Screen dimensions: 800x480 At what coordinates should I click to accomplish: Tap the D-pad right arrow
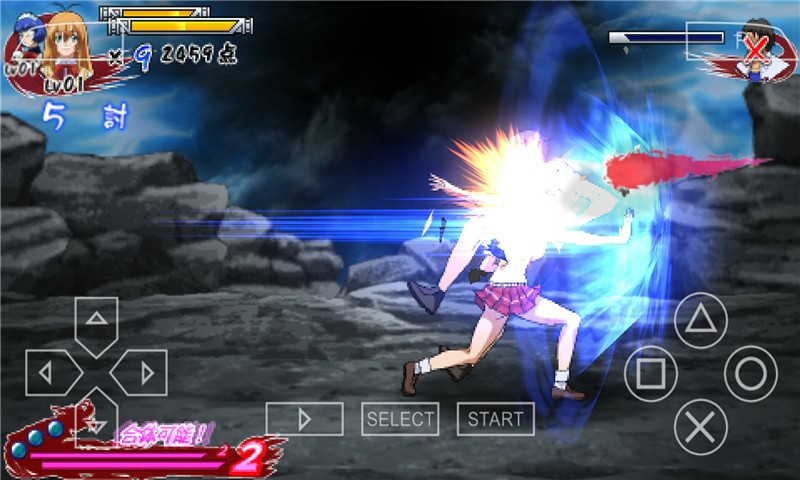pos(142,373)
